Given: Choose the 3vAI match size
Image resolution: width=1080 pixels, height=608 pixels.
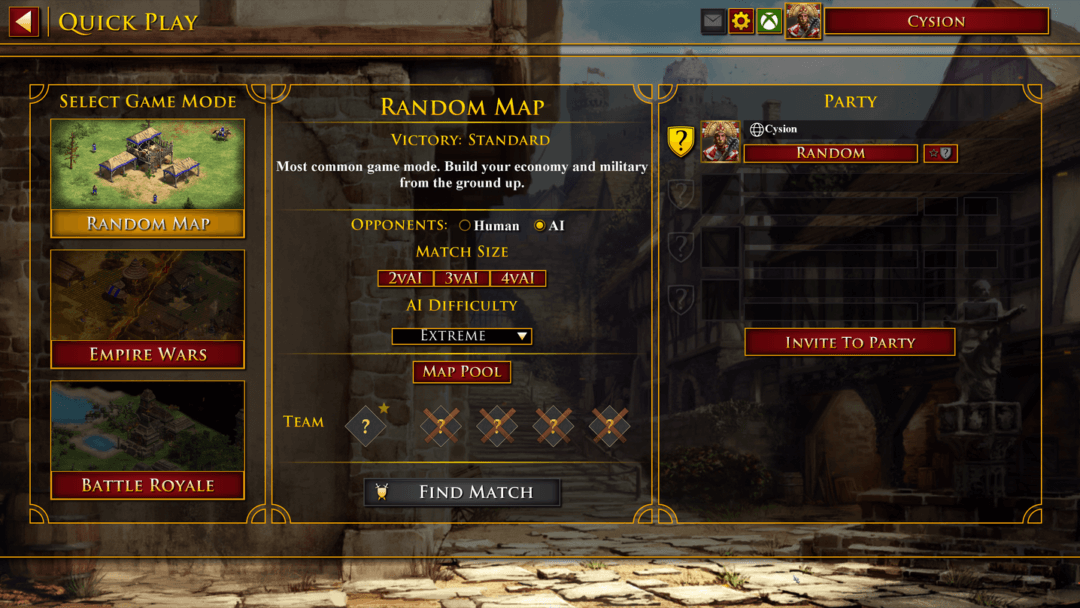Looking at the screenshot, I should coord(461,278).
